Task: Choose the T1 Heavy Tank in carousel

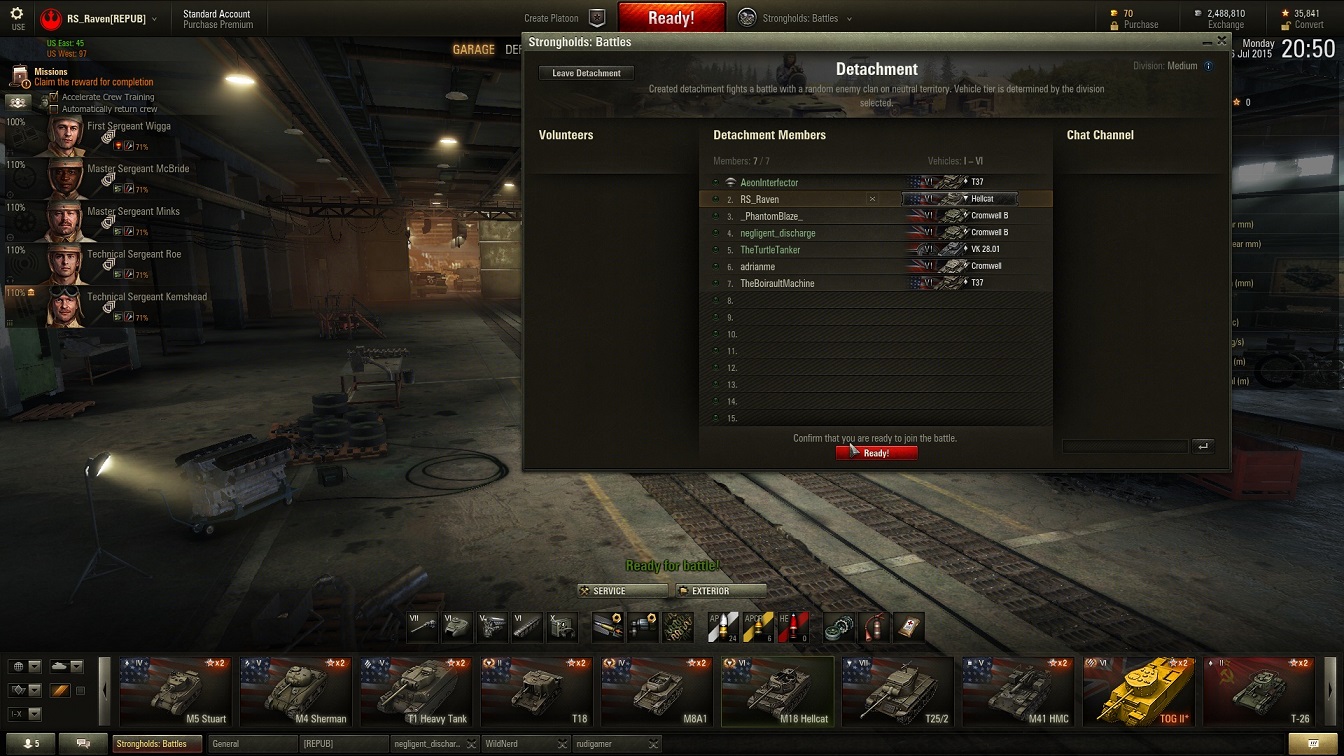Action: [x=414, y=691]
